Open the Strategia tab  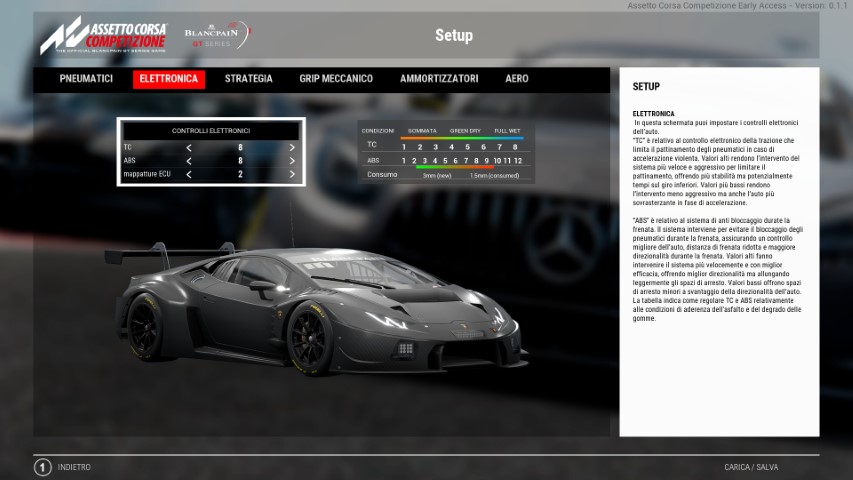[248, 79]
